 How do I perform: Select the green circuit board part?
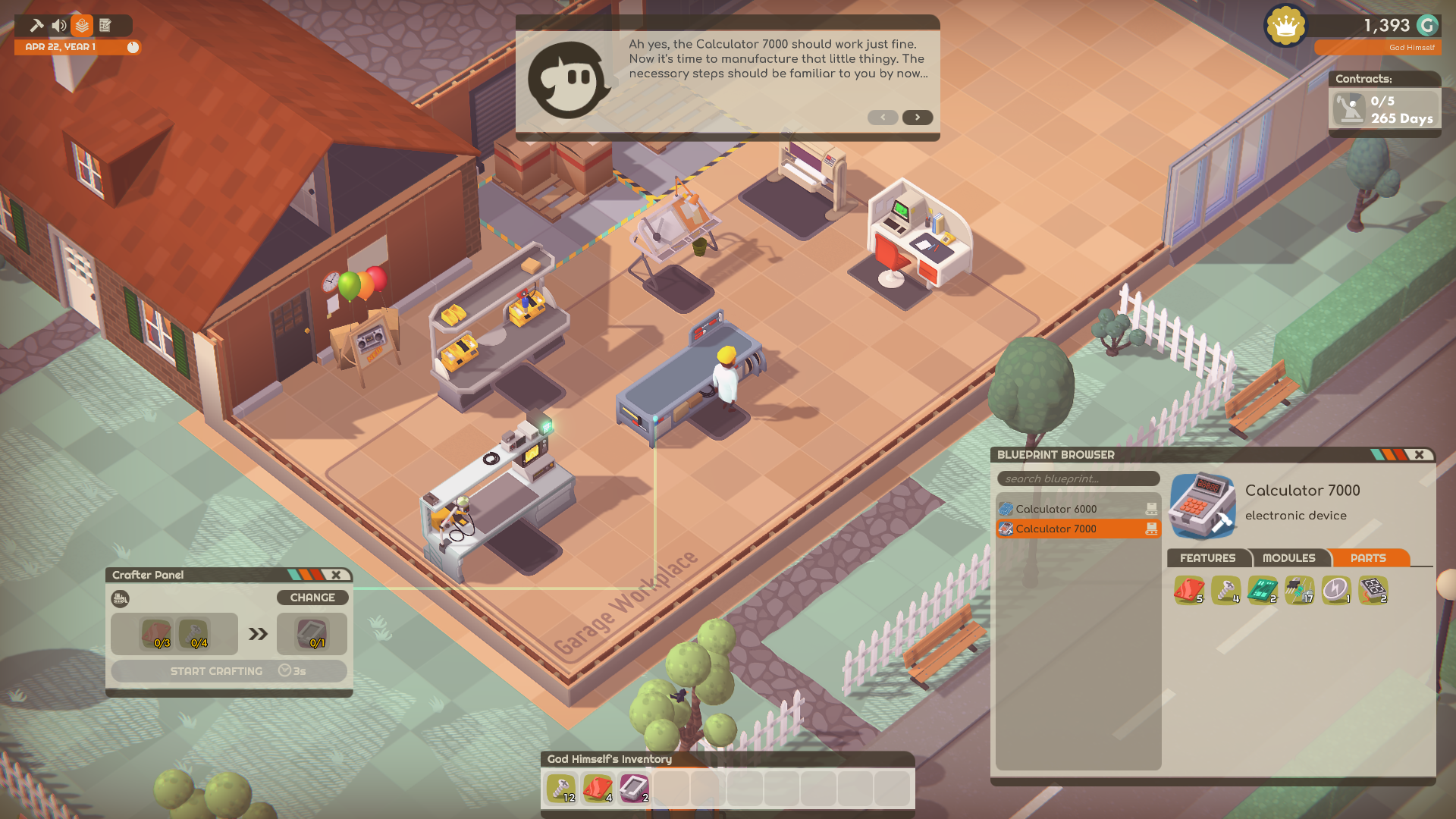click(x=1263, y=590)
